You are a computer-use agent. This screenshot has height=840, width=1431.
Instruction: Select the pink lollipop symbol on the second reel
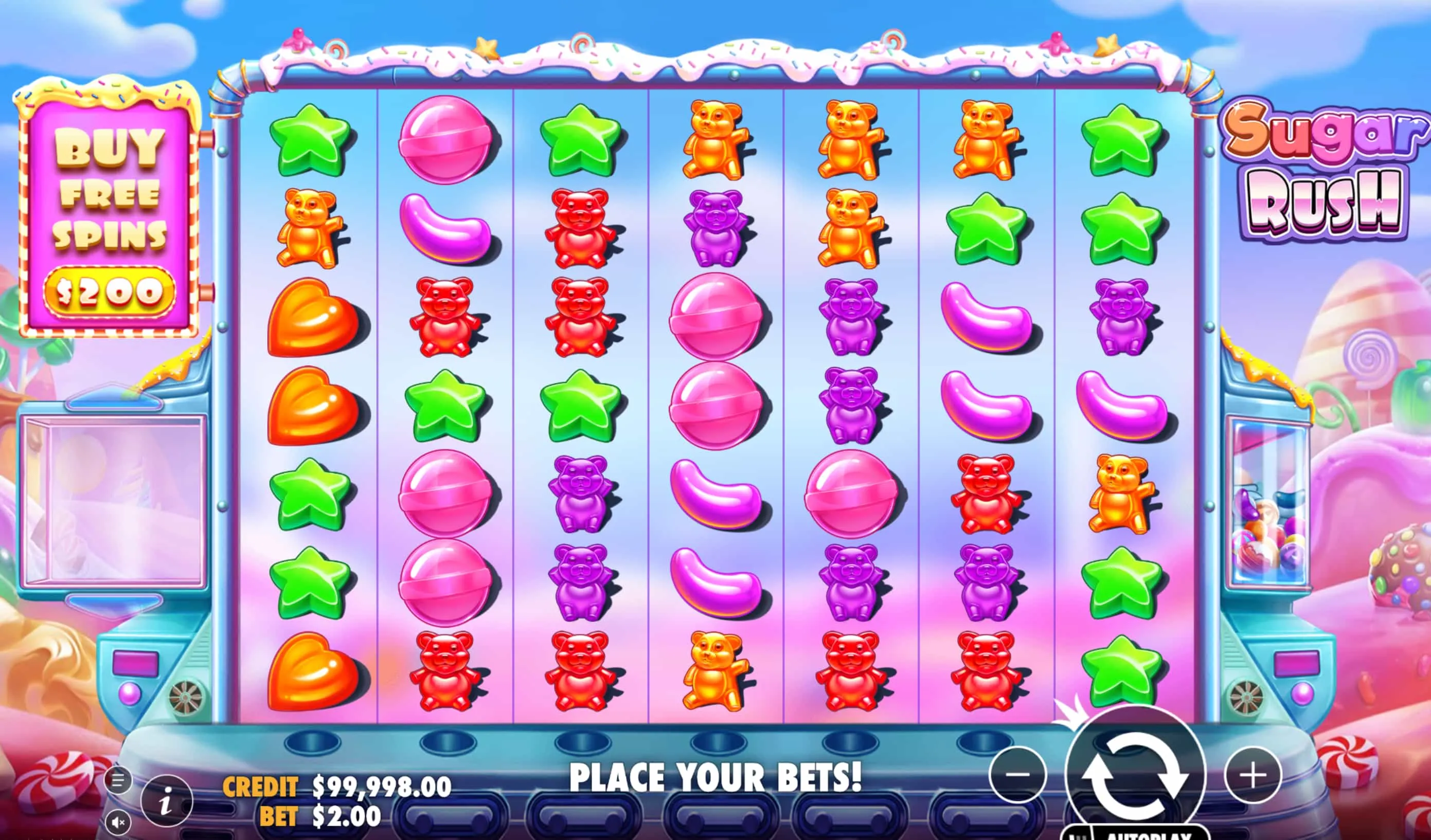[x=446, y=139]
